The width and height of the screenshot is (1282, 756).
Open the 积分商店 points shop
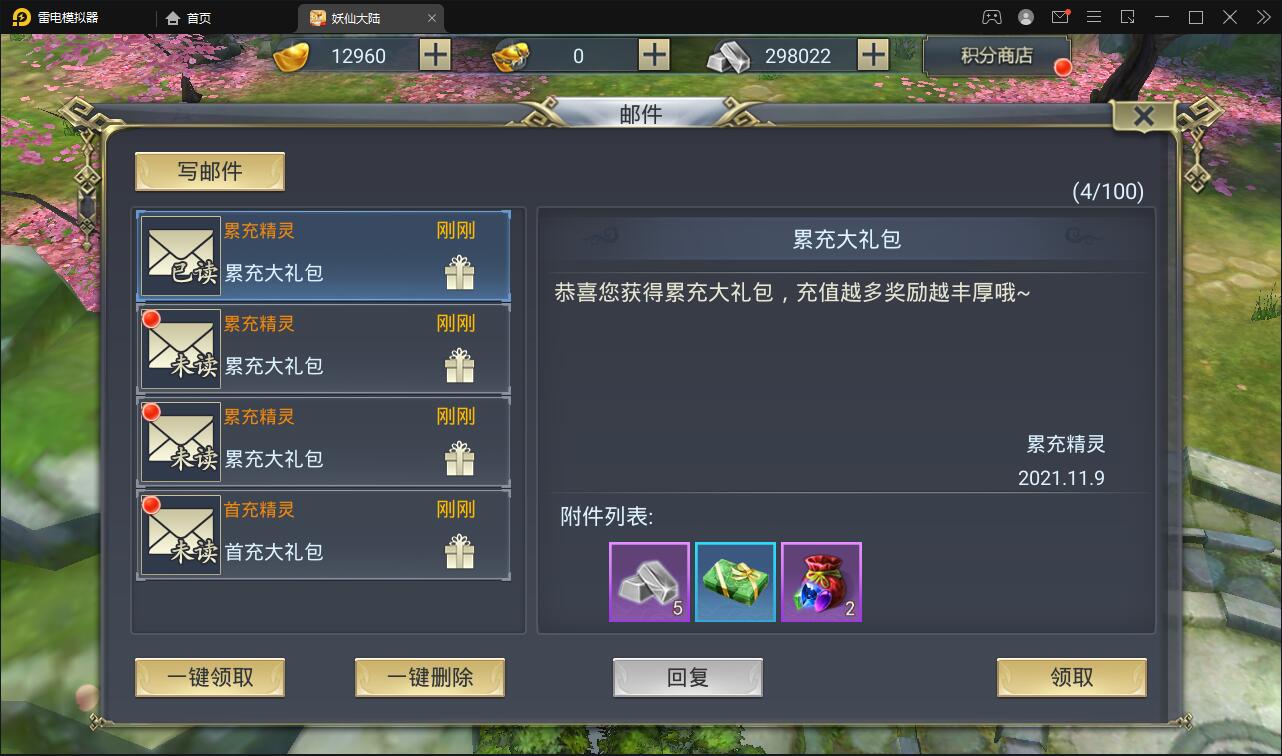996,57
